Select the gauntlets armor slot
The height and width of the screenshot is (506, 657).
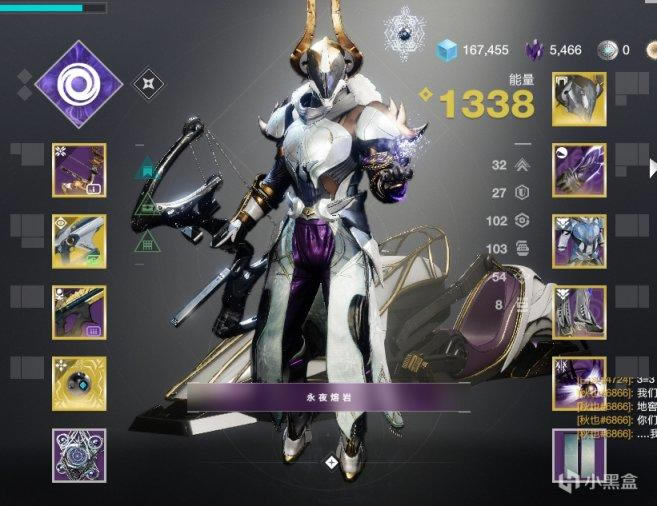pyautogui.click(x=579, y=170)
